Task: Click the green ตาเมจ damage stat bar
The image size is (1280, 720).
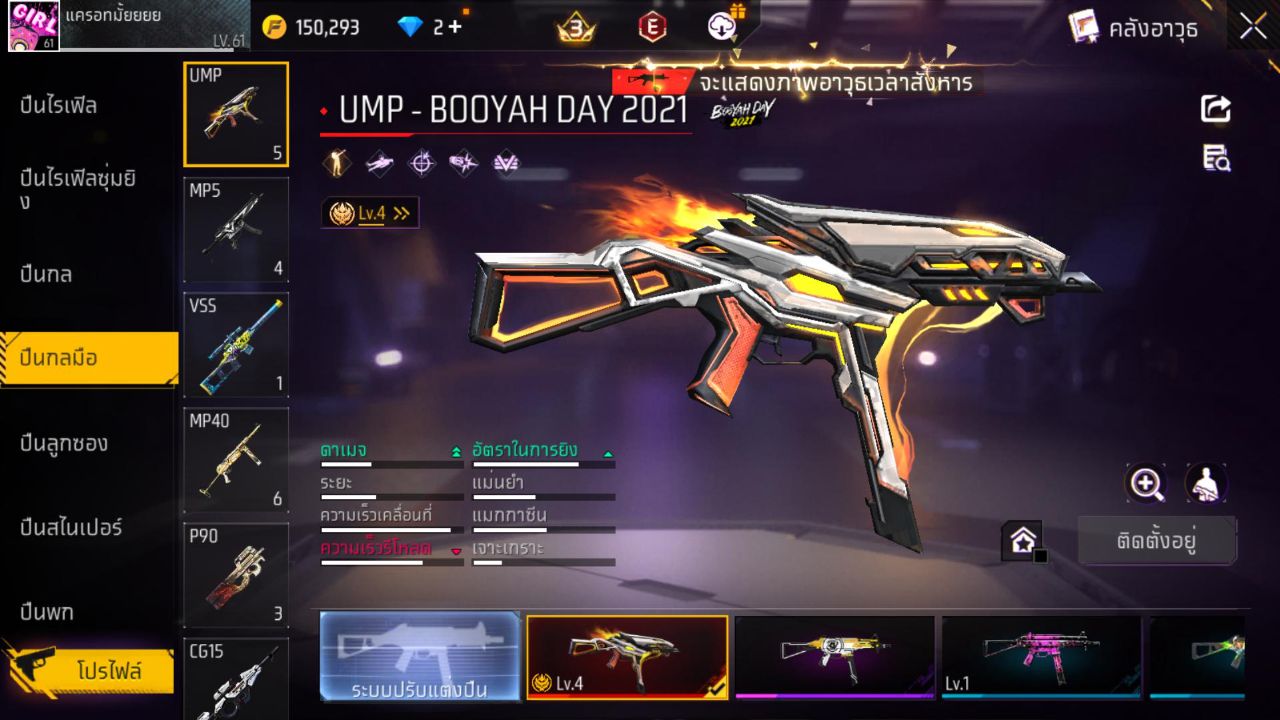Action: (392, 463)
